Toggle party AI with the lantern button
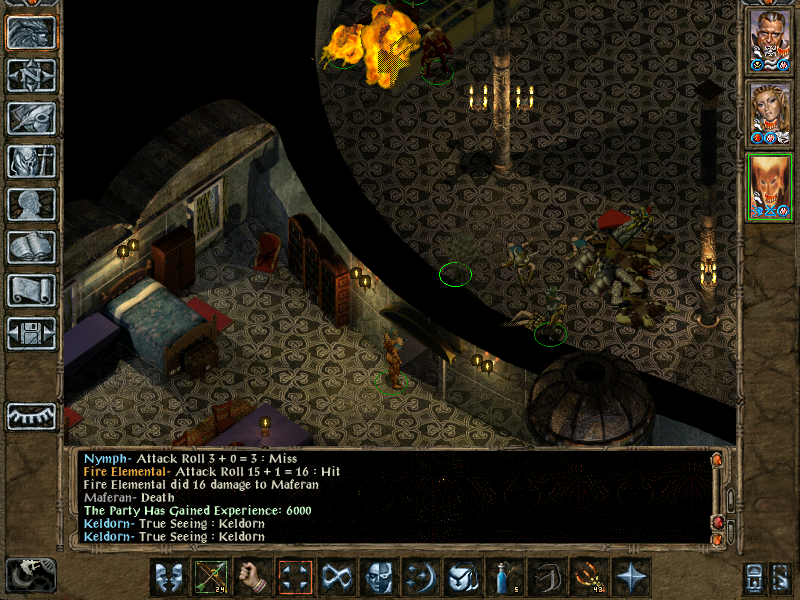 pyautogui.click(x=781, y=577)
